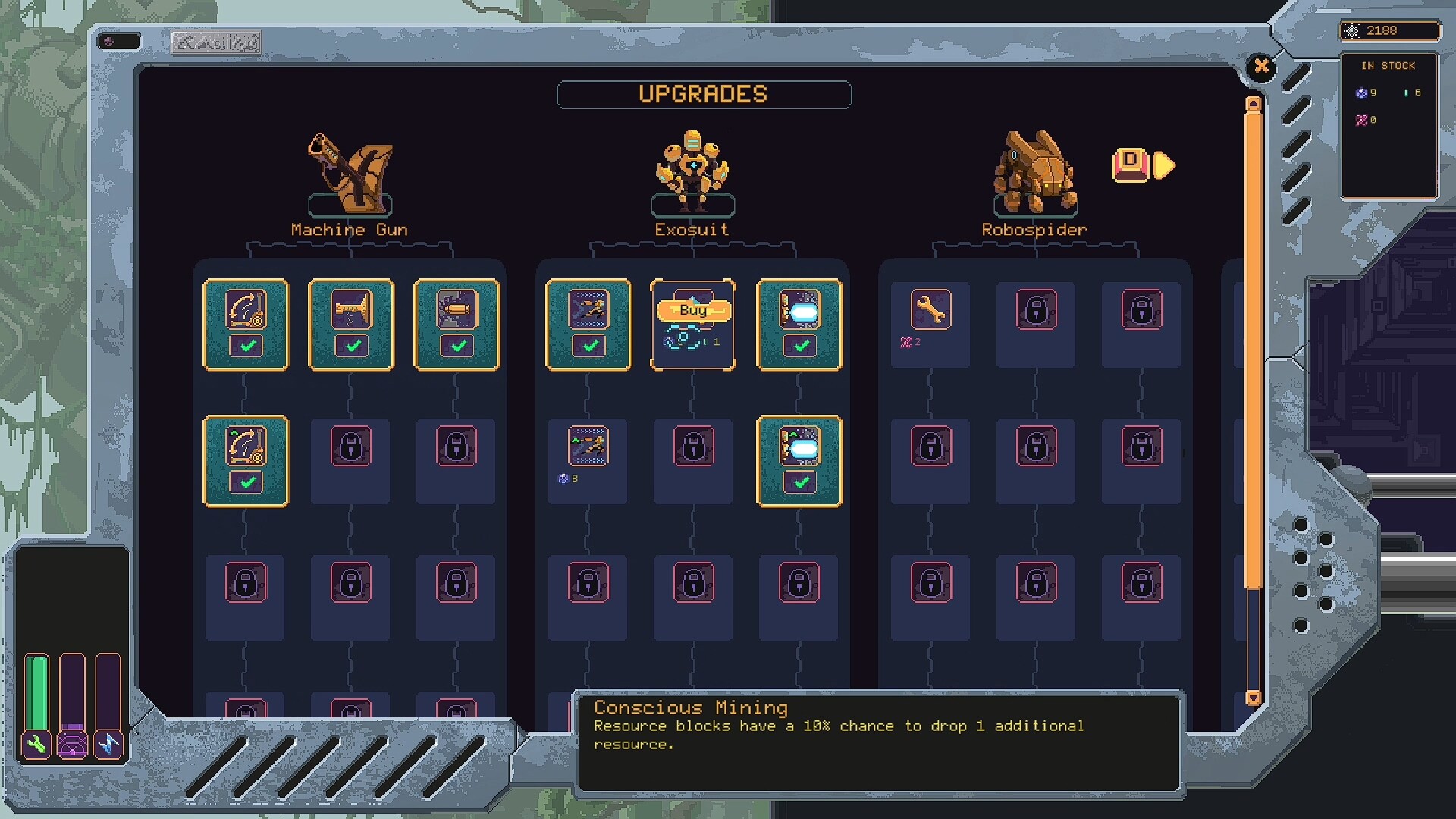Toggle the checkmark on the energy cell Exosuit upgrade

(799, 482)
